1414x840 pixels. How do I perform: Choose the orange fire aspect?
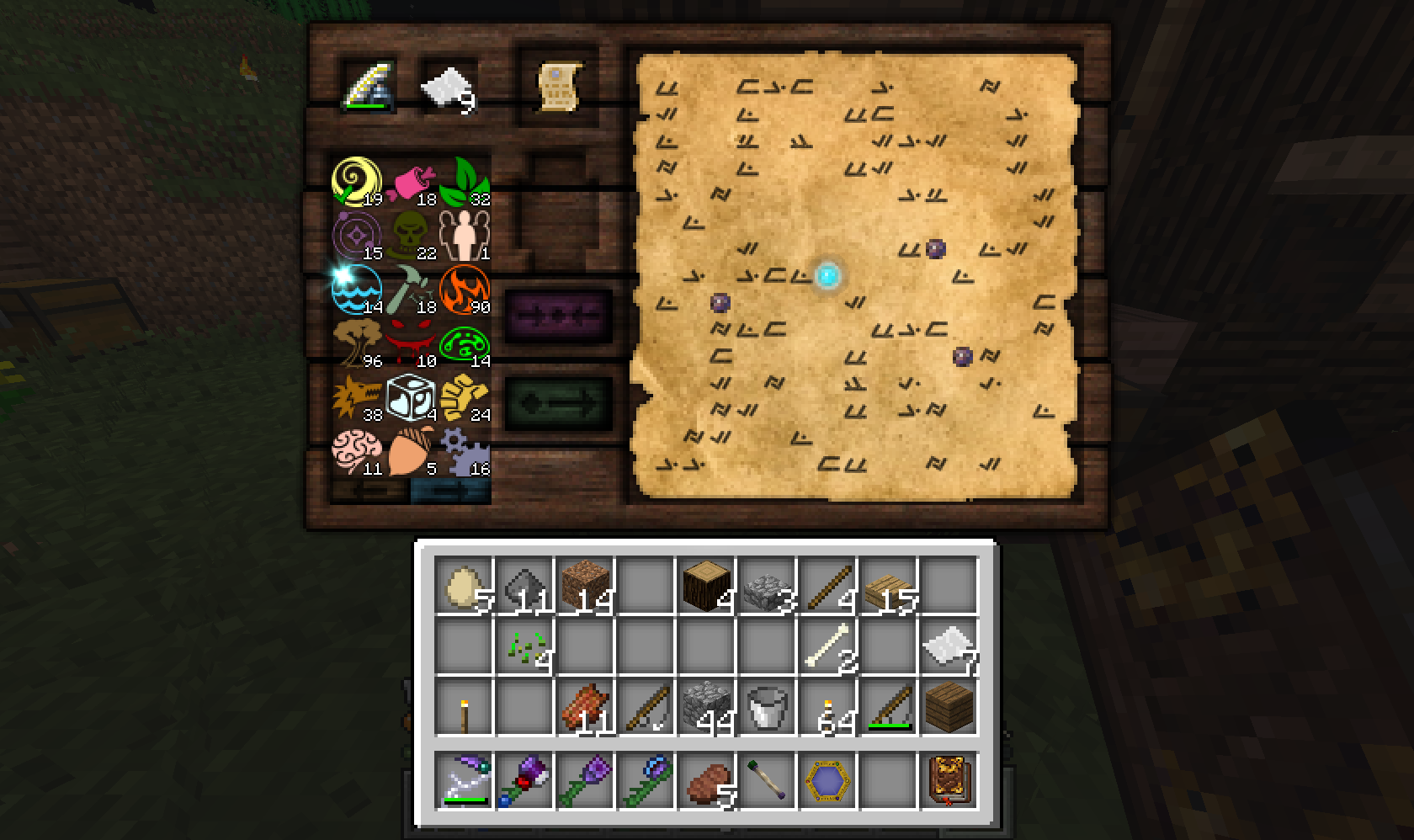pos(465,290)
